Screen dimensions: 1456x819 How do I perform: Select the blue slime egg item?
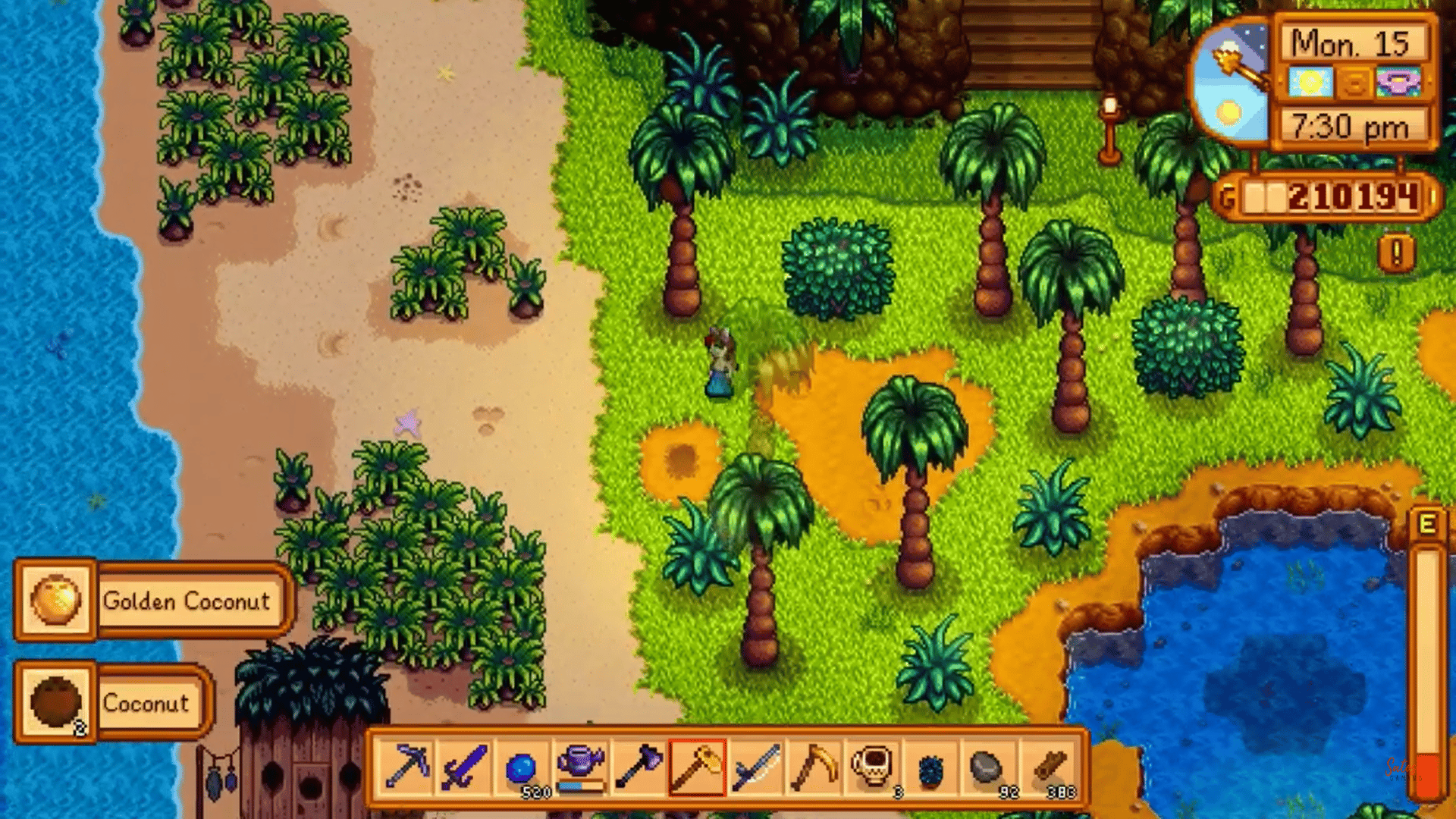pos(930,767)
